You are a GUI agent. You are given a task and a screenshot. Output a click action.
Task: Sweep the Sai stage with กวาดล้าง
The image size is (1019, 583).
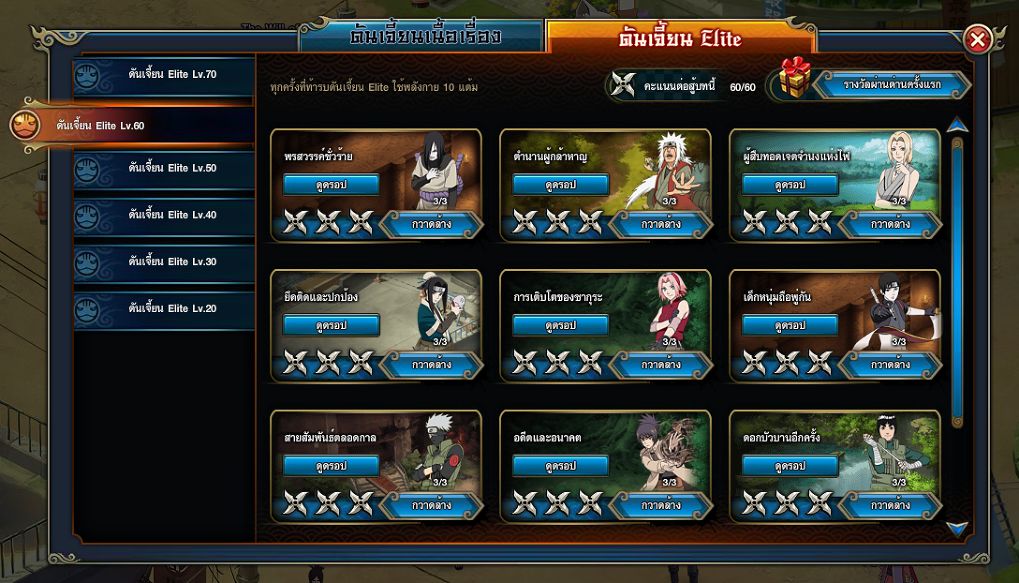coord(890,364)
